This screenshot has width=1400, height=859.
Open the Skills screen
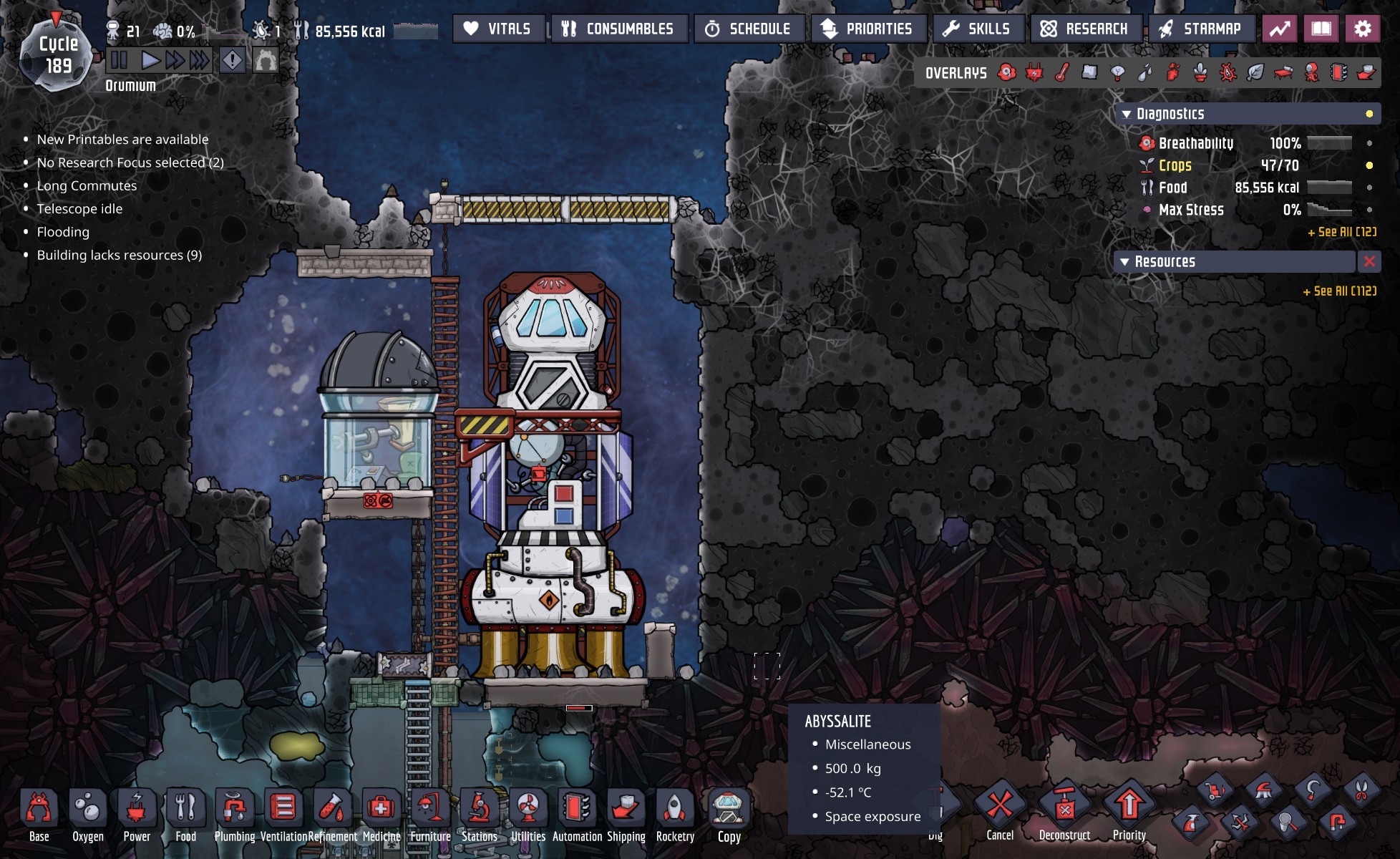point(978,29)
